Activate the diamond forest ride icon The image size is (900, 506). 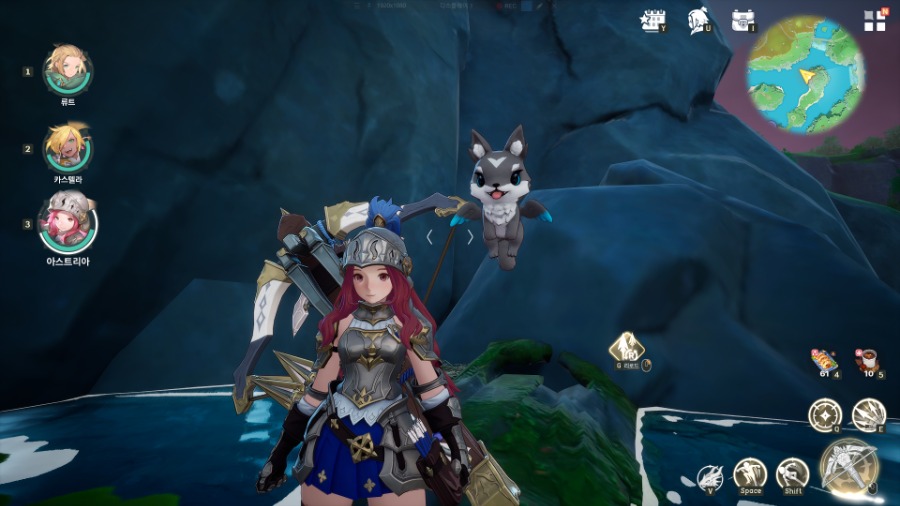point(627,349)
